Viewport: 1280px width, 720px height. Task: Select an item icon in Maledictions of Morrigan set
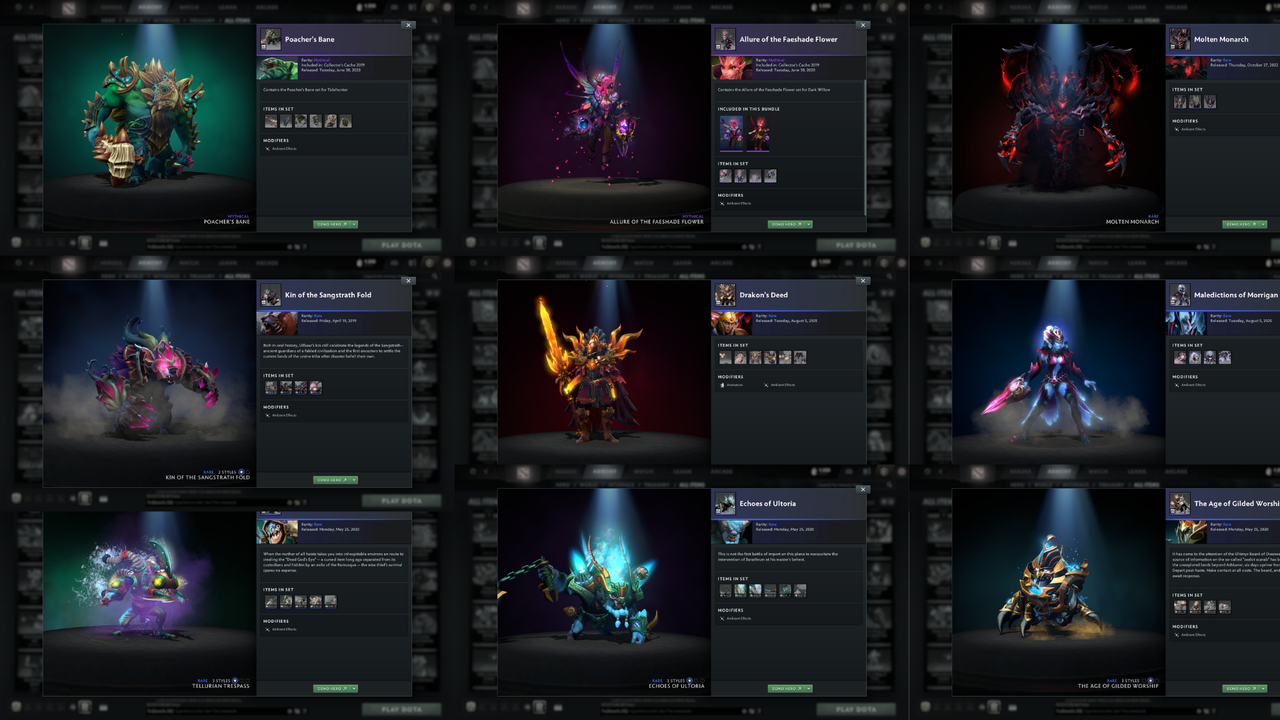coord(1182,356)
